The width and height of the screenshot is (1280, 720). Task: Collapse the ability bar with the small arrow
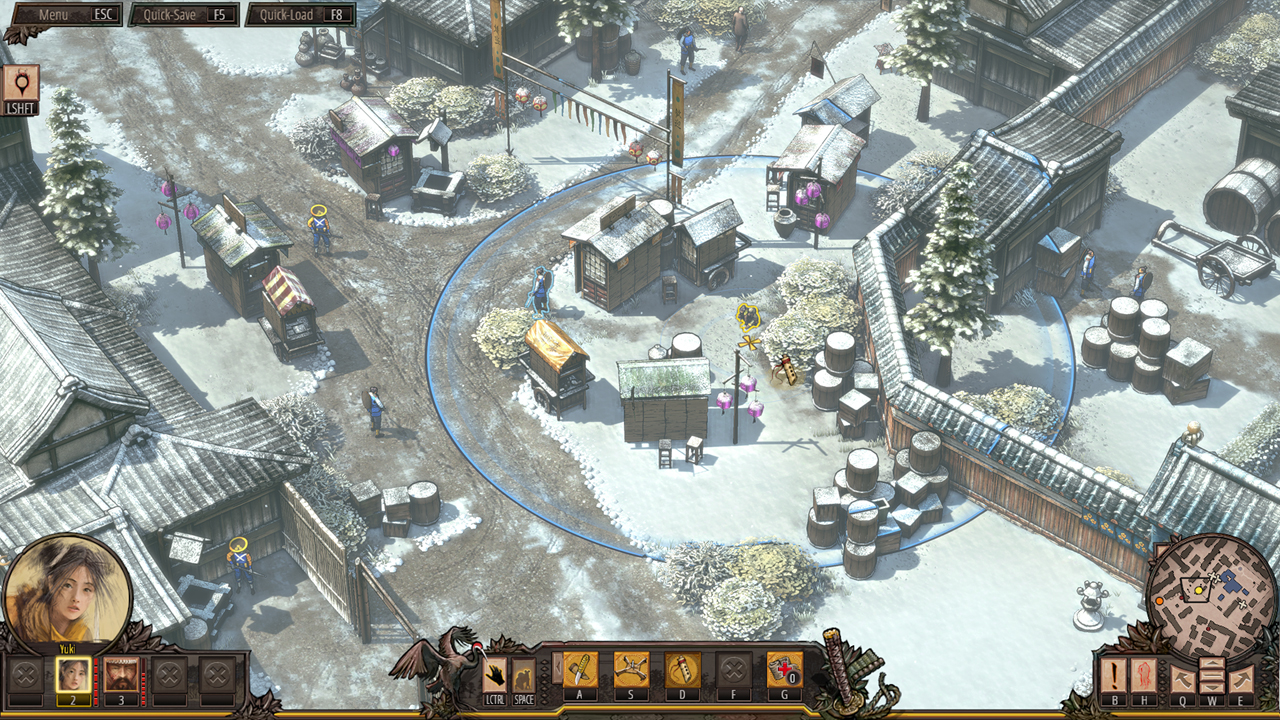(557, 668)
